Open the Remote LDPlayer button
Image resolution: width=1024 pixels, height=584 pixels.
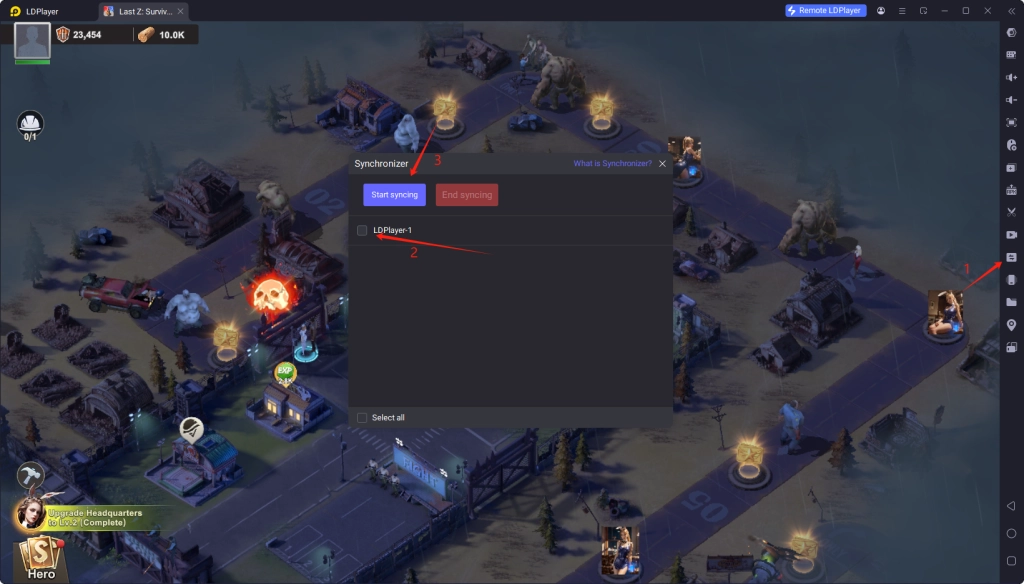[826, 10]
